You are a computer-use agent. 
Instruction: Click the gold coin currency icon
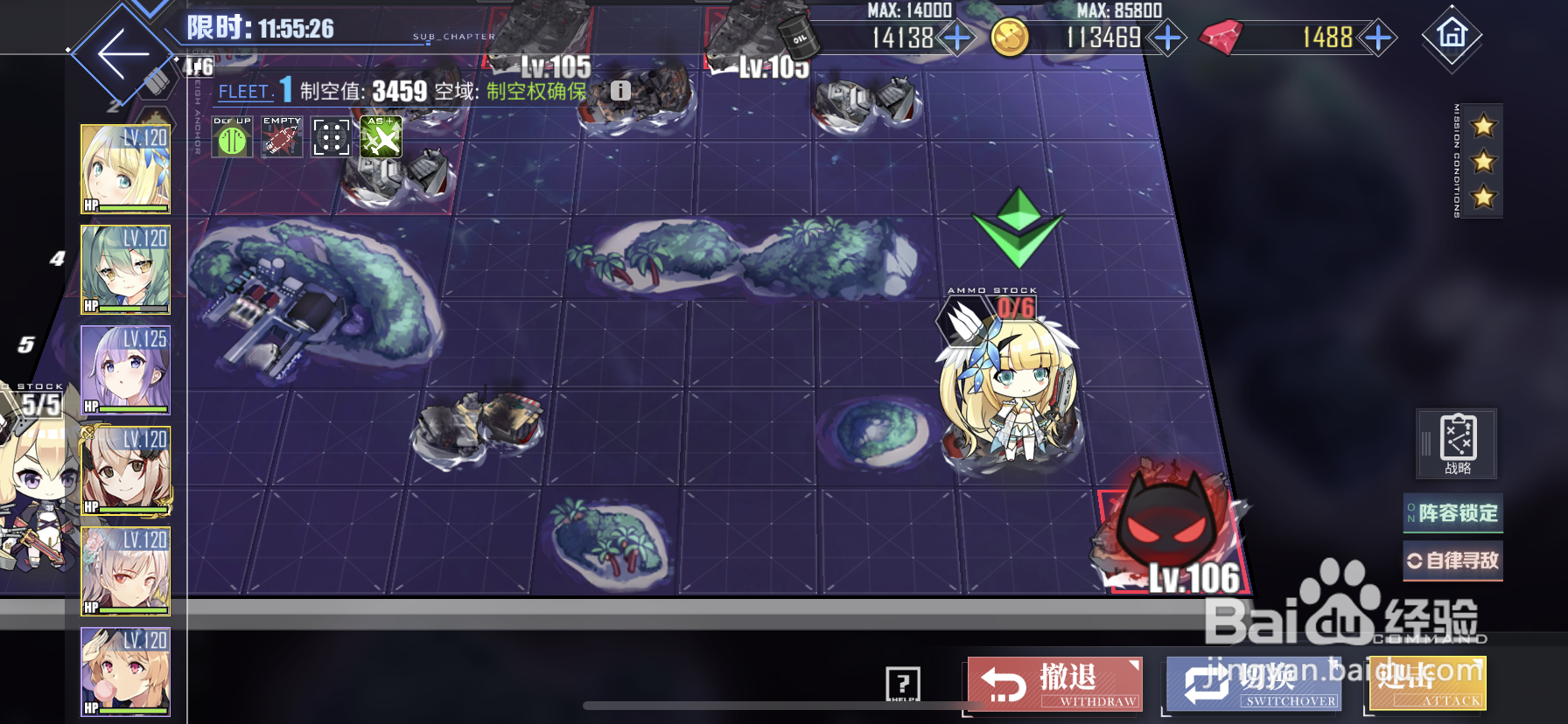[x=1011, y=38]
